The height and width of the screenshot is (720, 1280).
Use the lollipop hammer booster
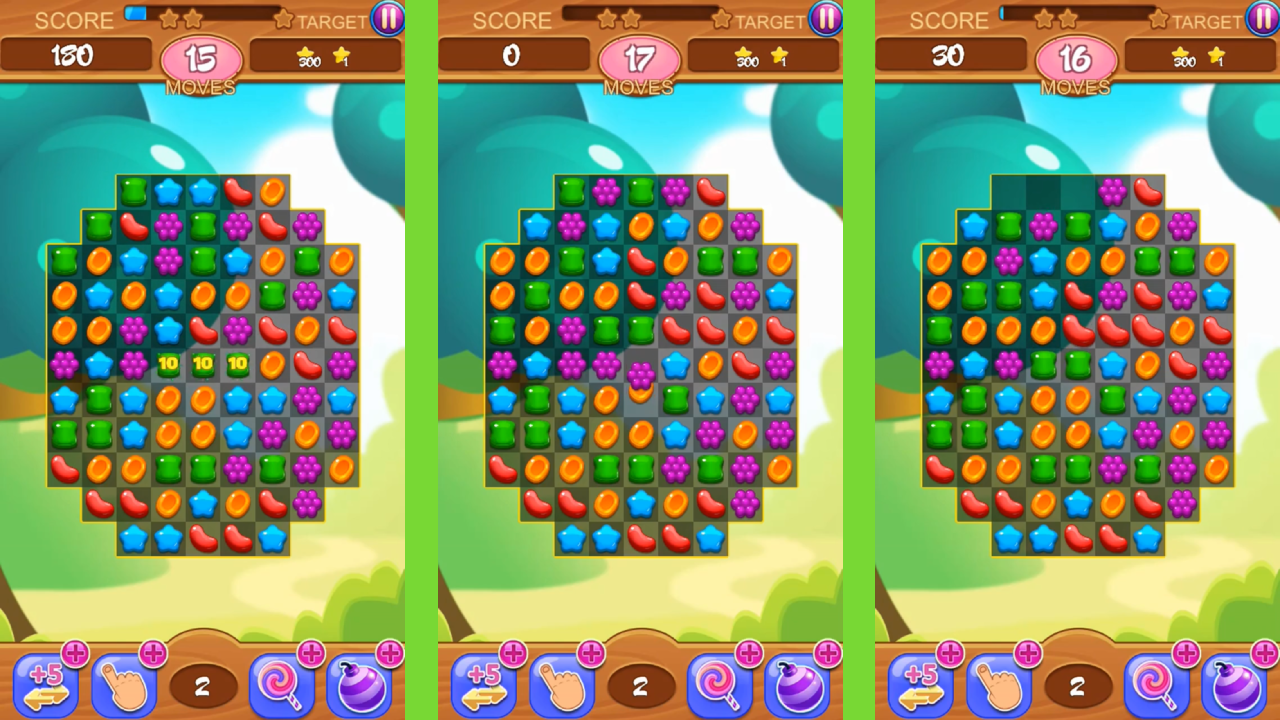tap(281, 685)
